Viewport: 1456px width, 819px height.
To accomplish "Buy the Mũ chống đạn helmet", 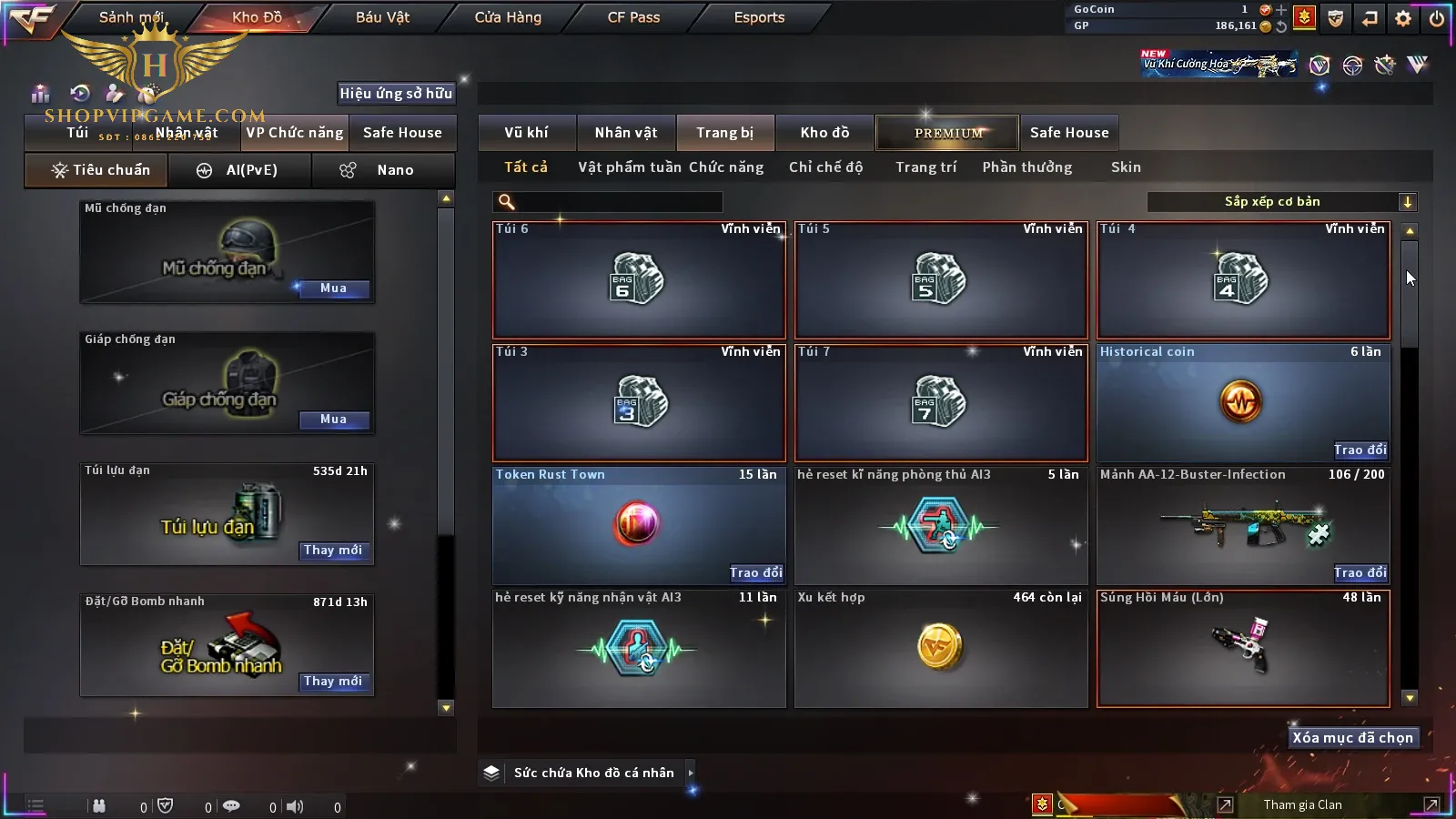I will (333, 288).
